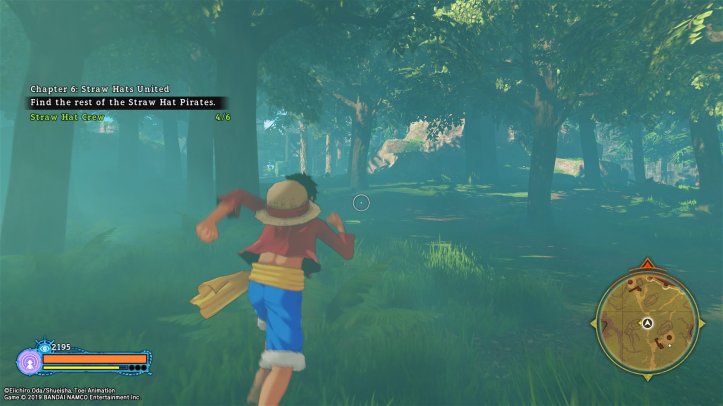Click the white player arrow on the minimap
The width and height of the screenshot is (723, 406).
coord(647,323)
